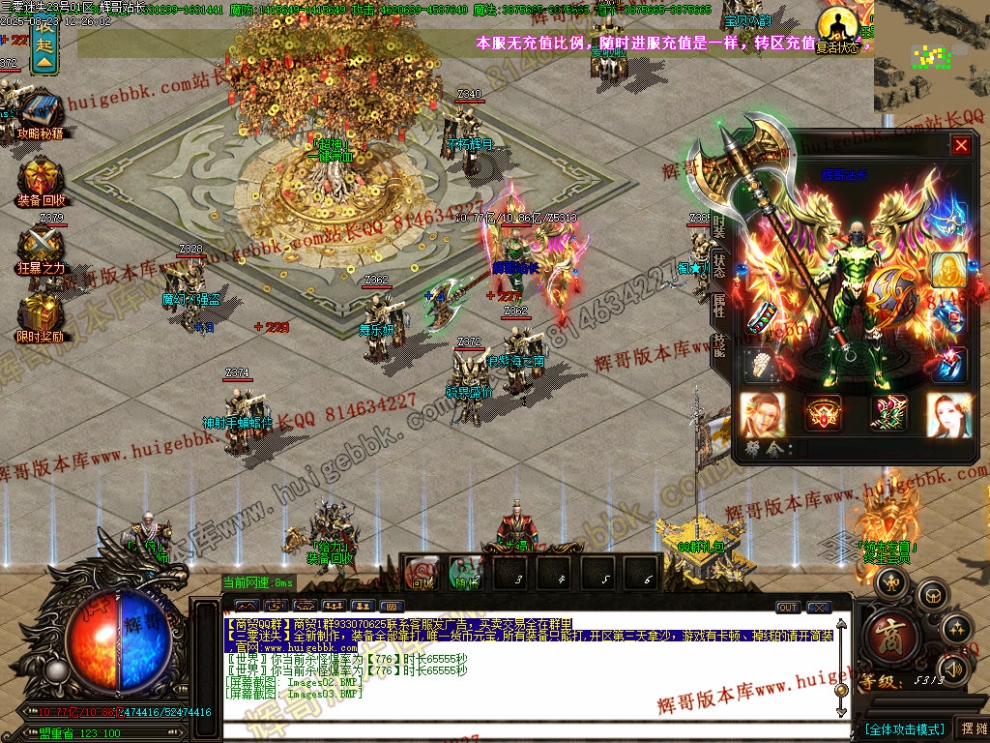
Task: Toggle the sound speaker button
Action: tap(953, 668)
